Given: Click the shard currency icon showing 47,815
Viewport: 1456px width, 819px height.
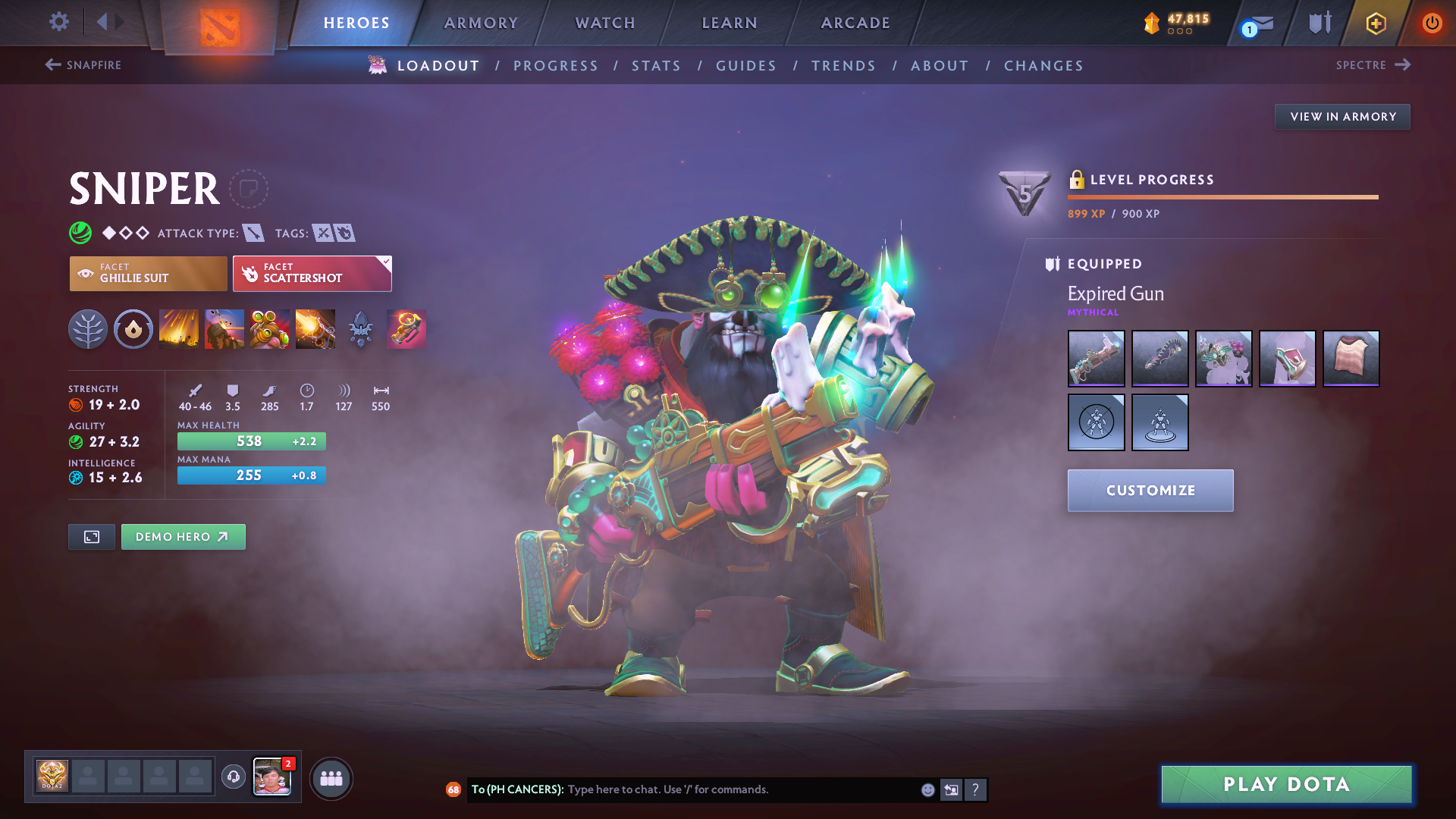Looking at the screenshot, I should (x=1153, y=23).
